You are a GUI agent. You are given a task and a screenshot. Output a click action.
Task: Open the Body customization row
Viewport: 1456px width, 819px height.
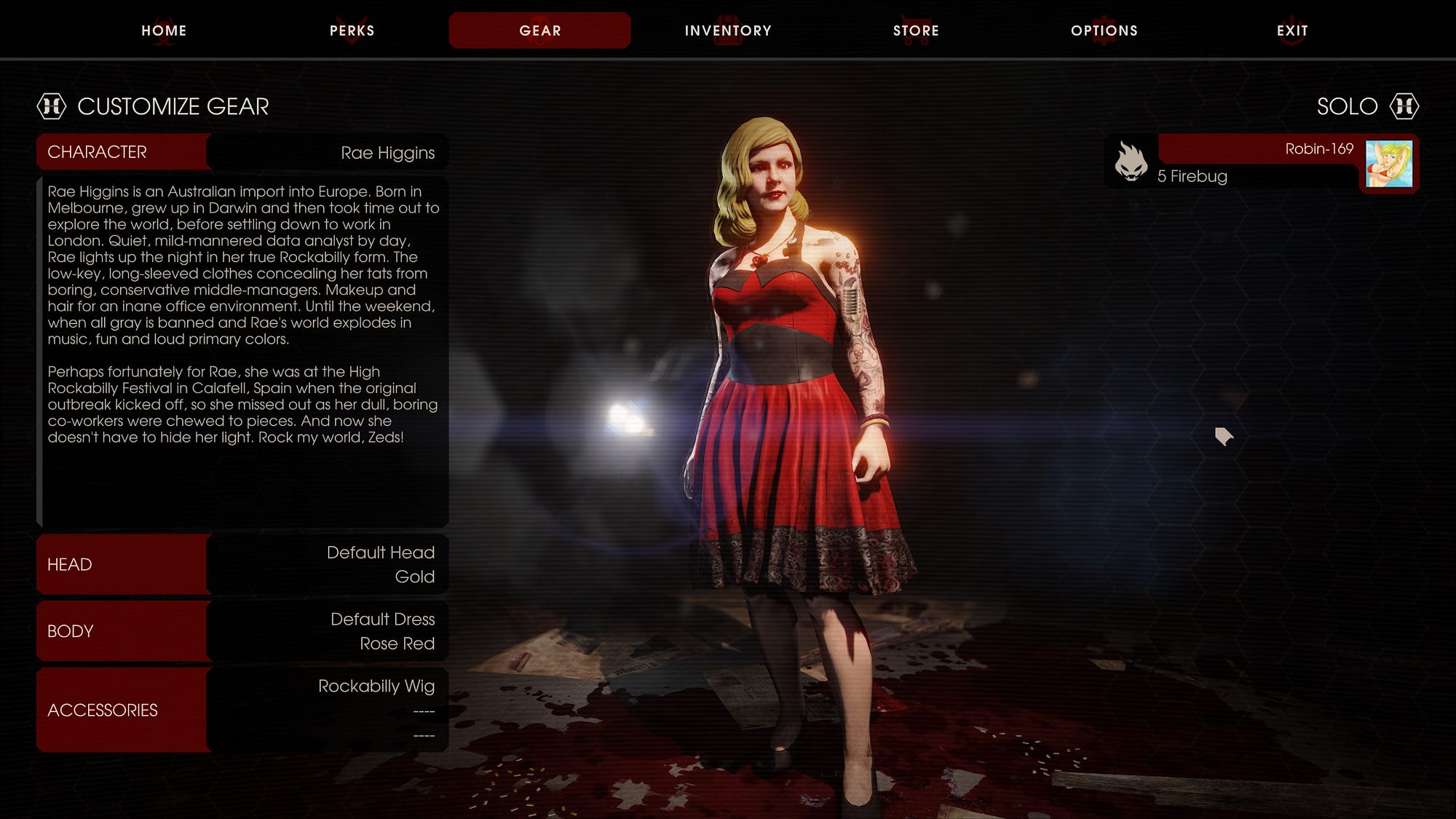[242, 631]
